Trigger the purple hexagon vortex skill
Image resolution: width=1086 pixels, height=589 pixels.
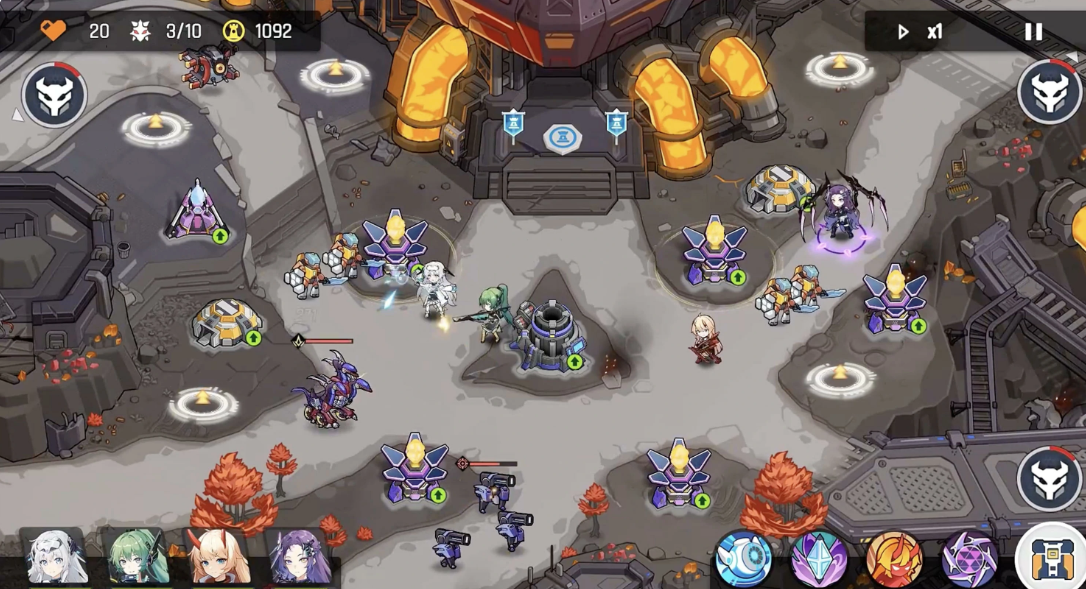(x=968, y=558)
